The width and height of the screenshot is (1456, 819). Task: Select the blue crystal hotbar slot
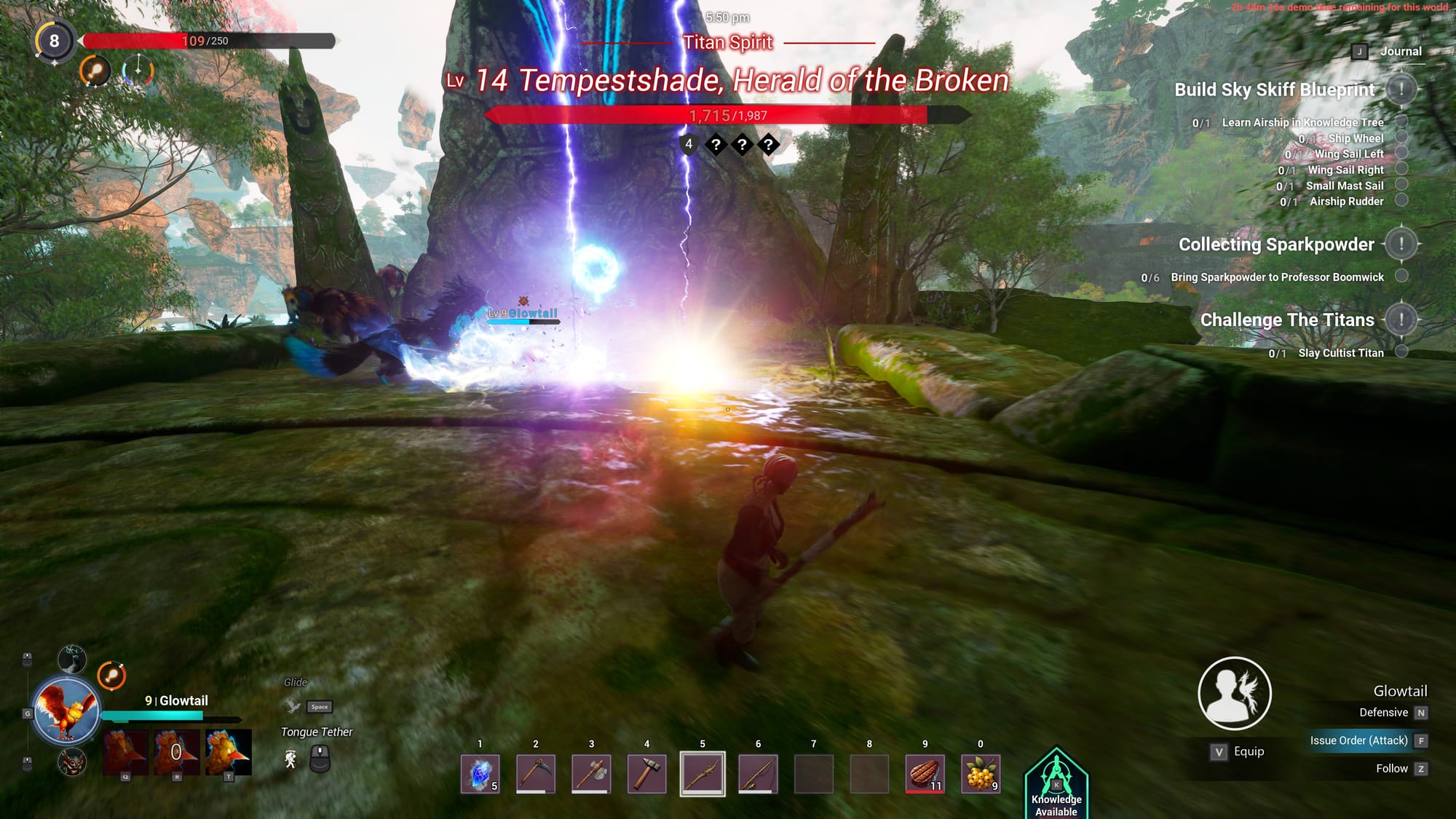(x=480, y=773)
